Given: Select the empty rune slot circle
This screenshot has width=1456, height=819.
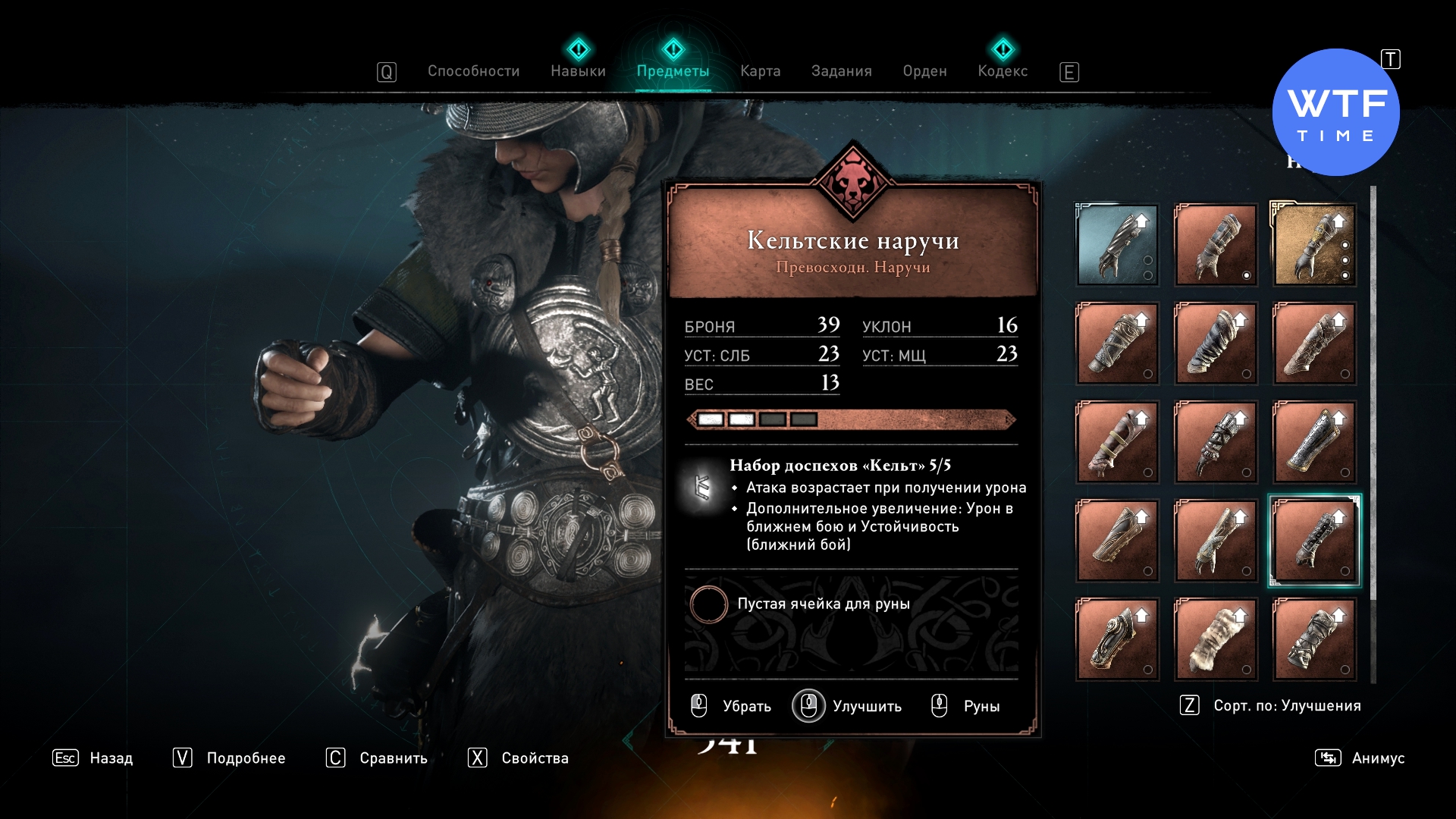Looking at the screenshot, I should click(709, 604).
